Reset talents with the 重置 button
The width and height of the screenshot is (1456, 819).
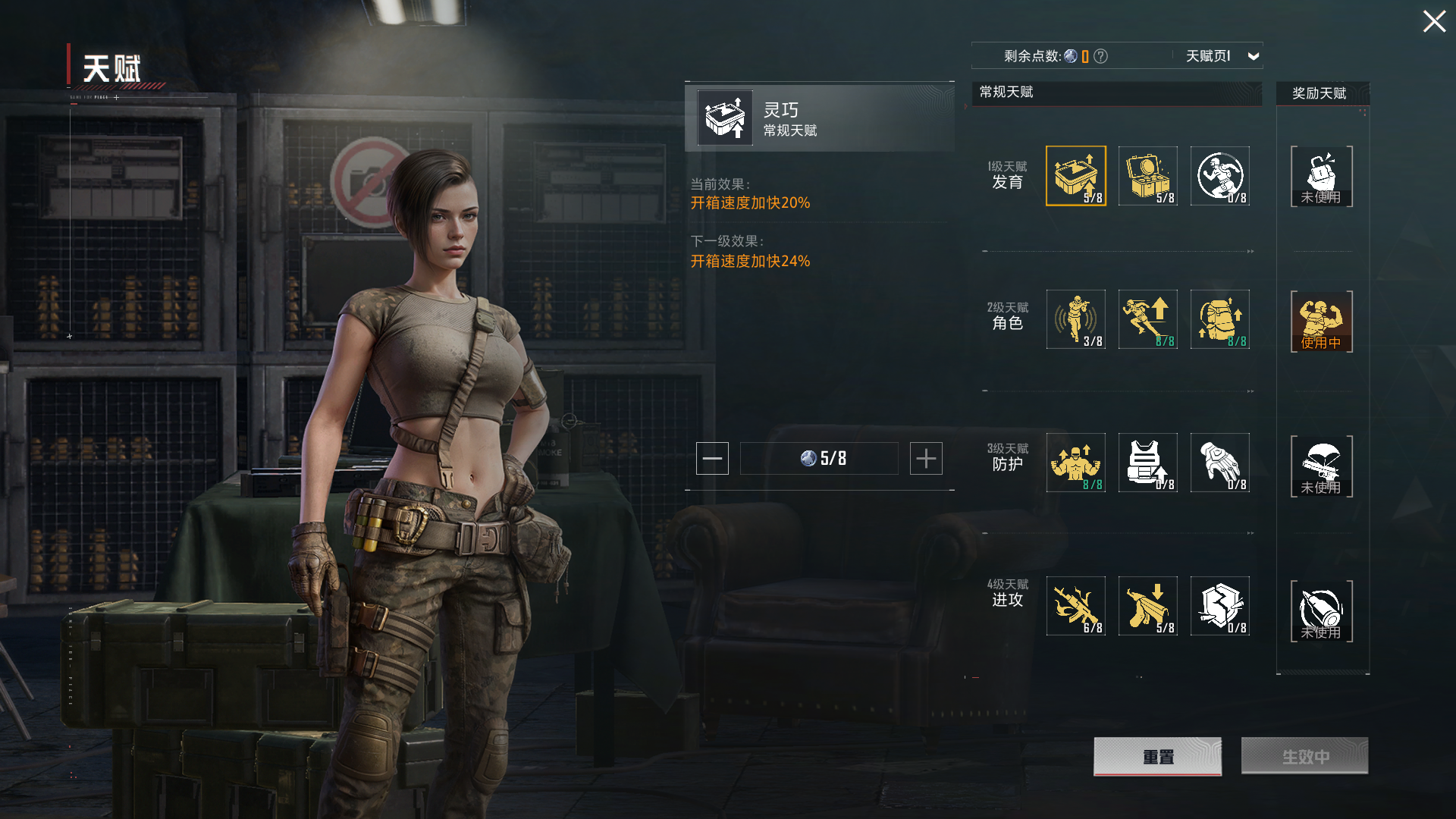(x=1157, y=757)
